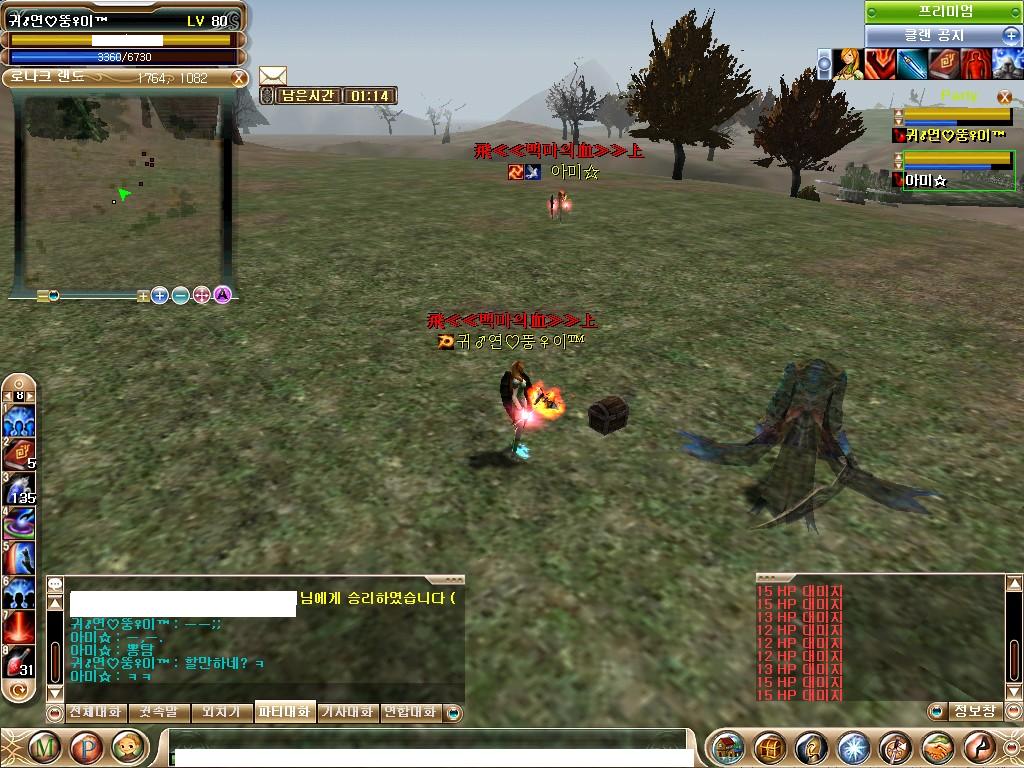
Task: Choose the 연합대화 alliance chat tab
Action: (410, 712)
